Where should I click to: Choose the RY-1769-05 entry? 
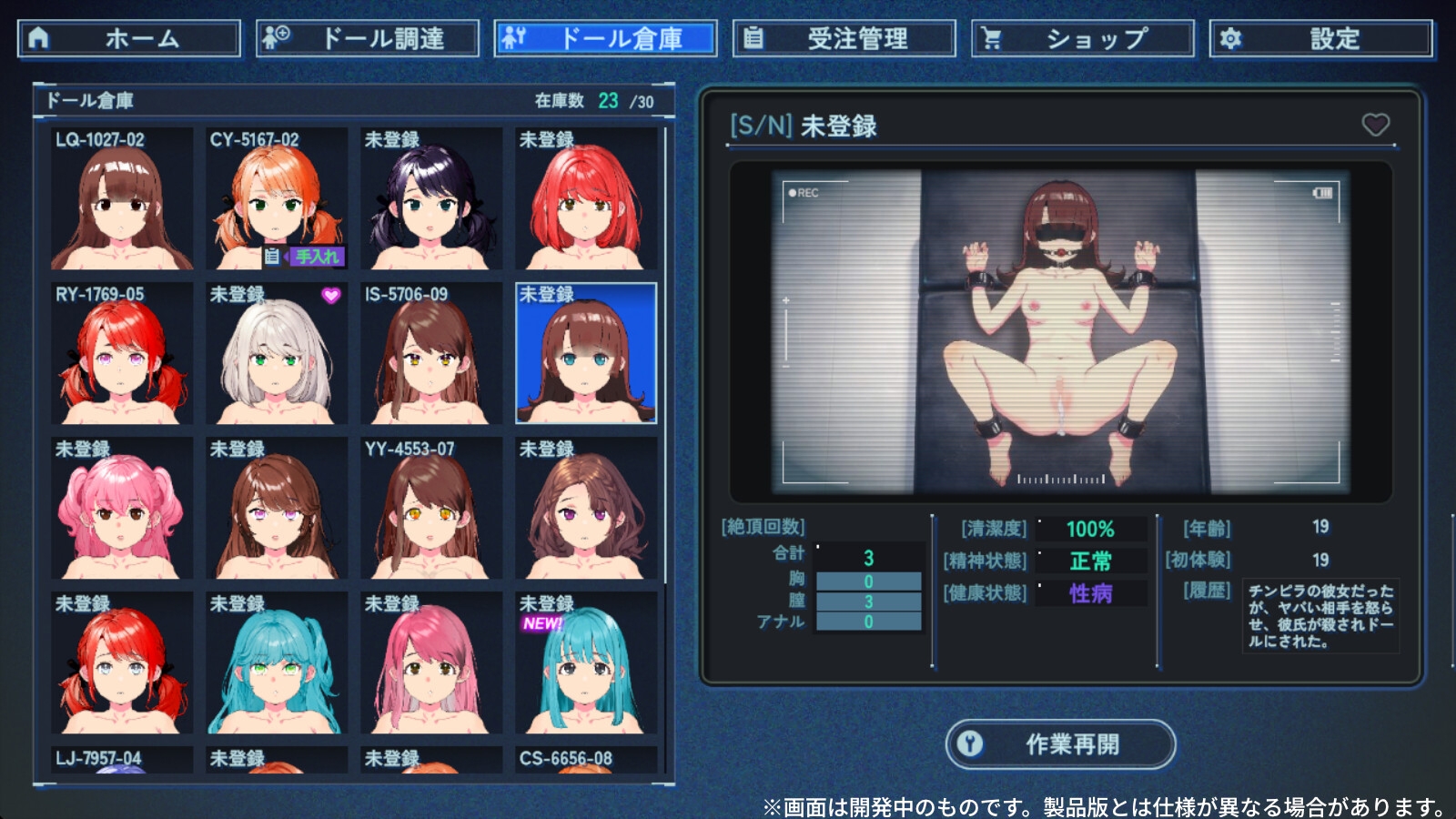click(122, 354)
